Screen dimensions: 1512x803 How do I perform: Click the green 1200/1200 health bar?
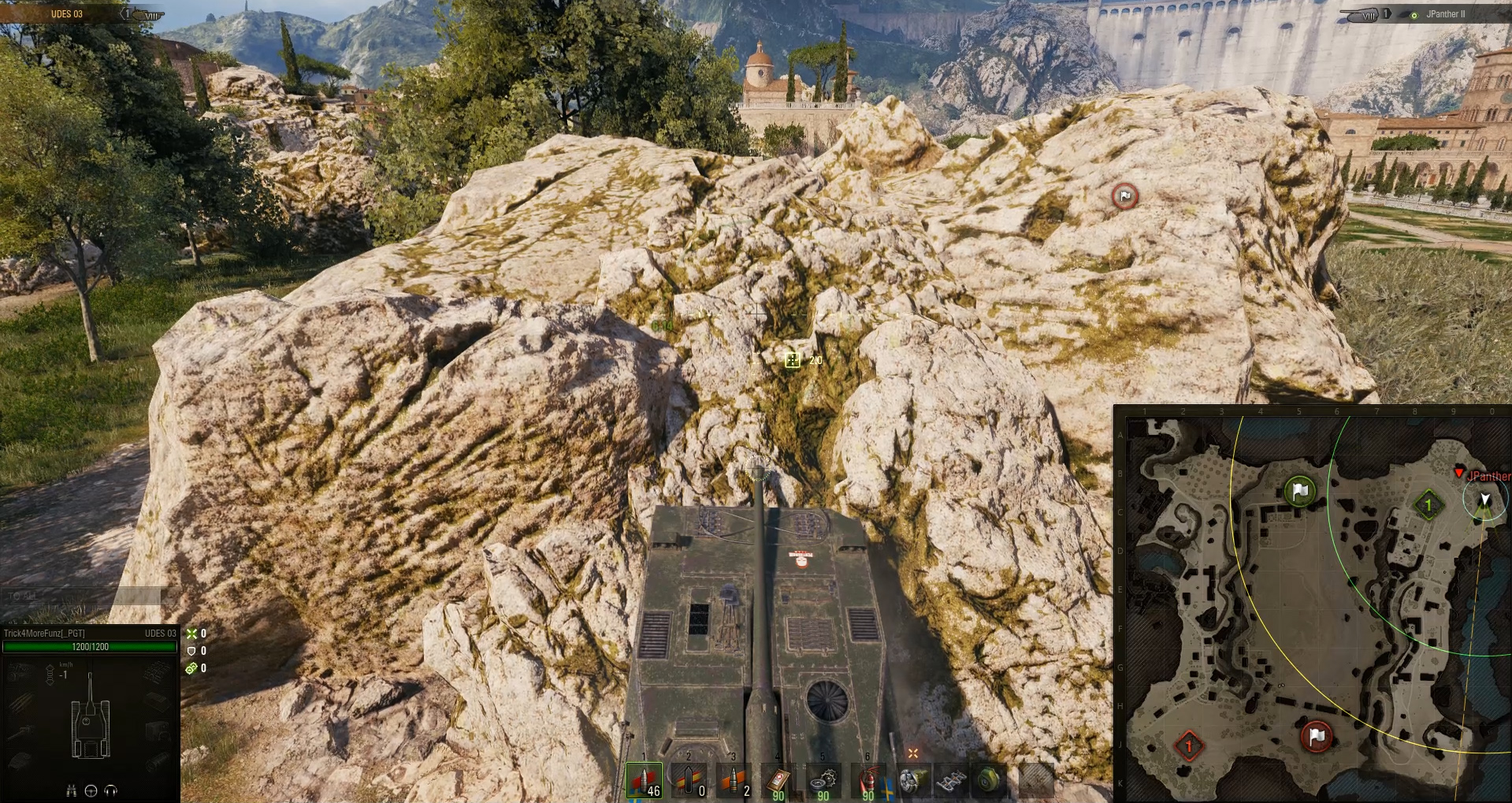(89, 647)
